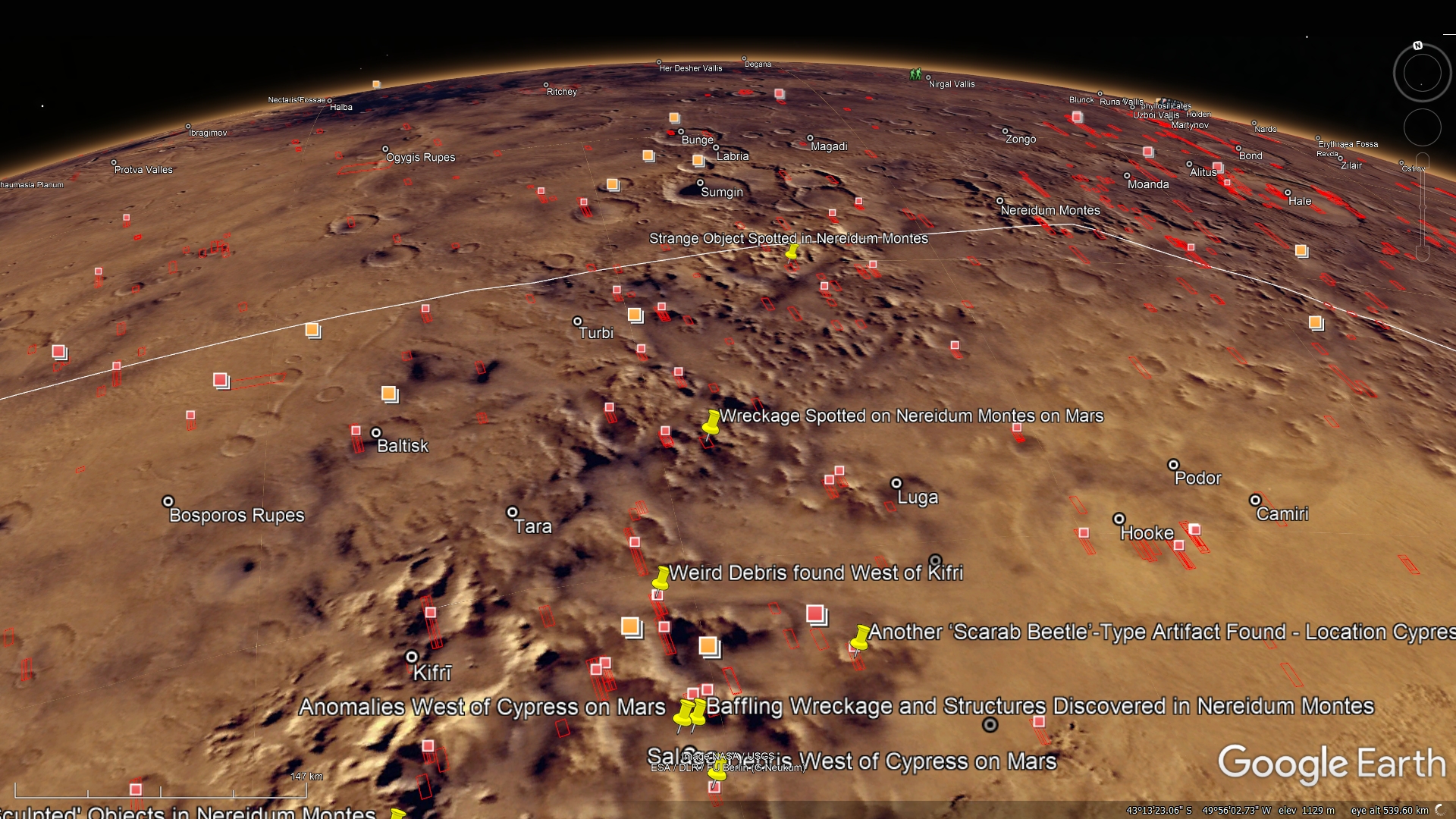
Task: Open Baffling Wreckage and Structures placemark label
Action: (x=1039, y=706)
